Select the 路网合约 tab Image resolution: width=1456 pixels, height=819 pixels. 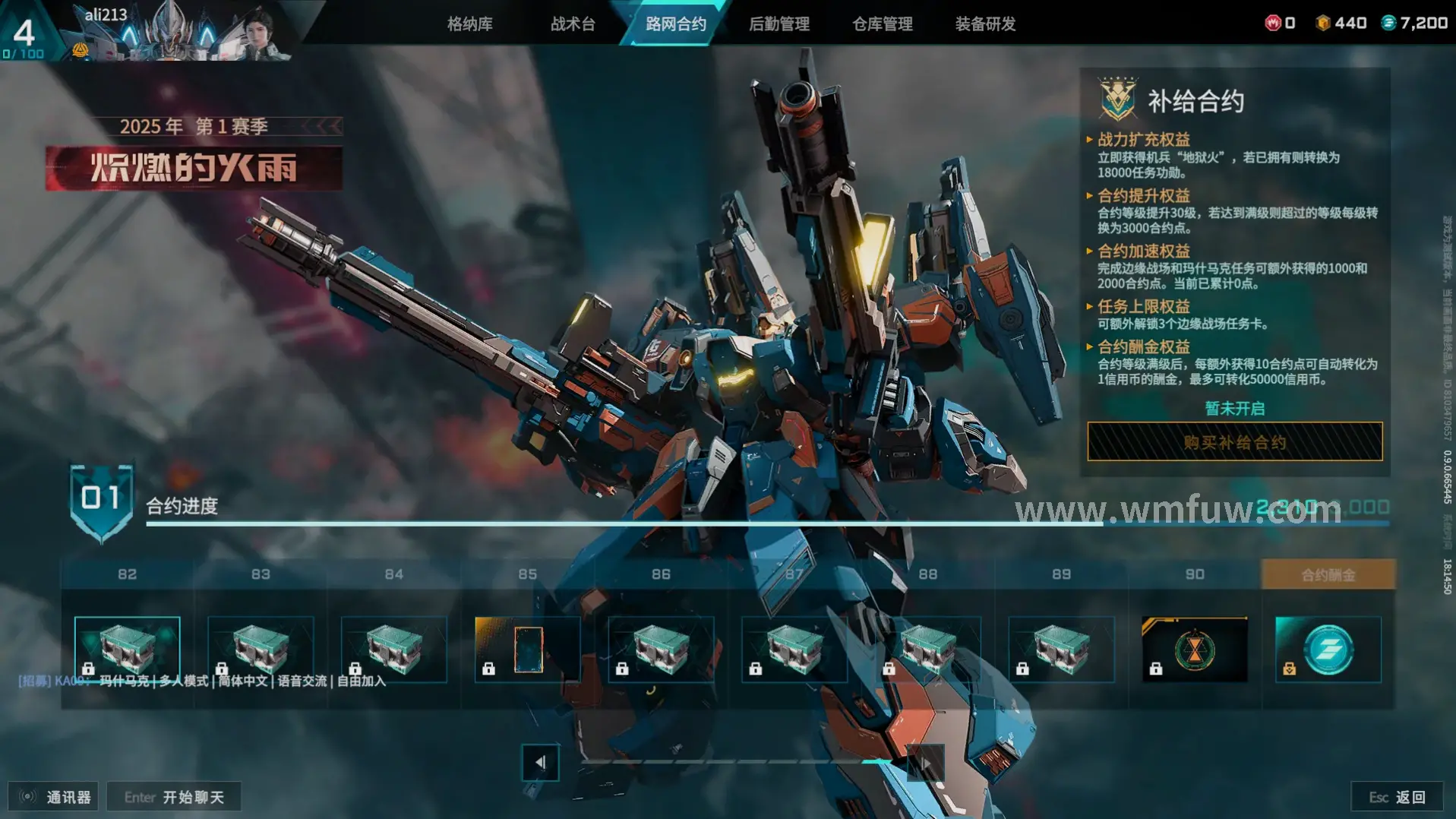pyautogui.click(x=675, y=24)
